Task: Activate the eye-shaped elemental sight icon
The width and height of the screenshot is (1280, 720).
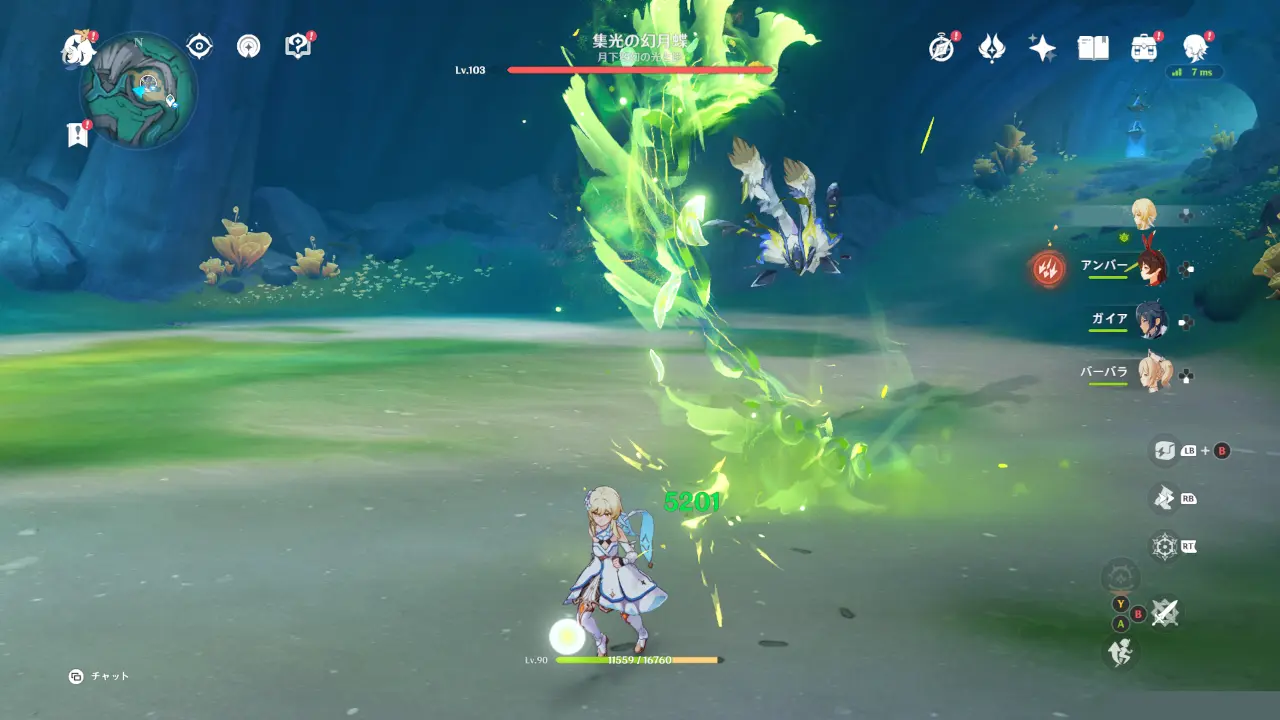Action: (200, 46)
